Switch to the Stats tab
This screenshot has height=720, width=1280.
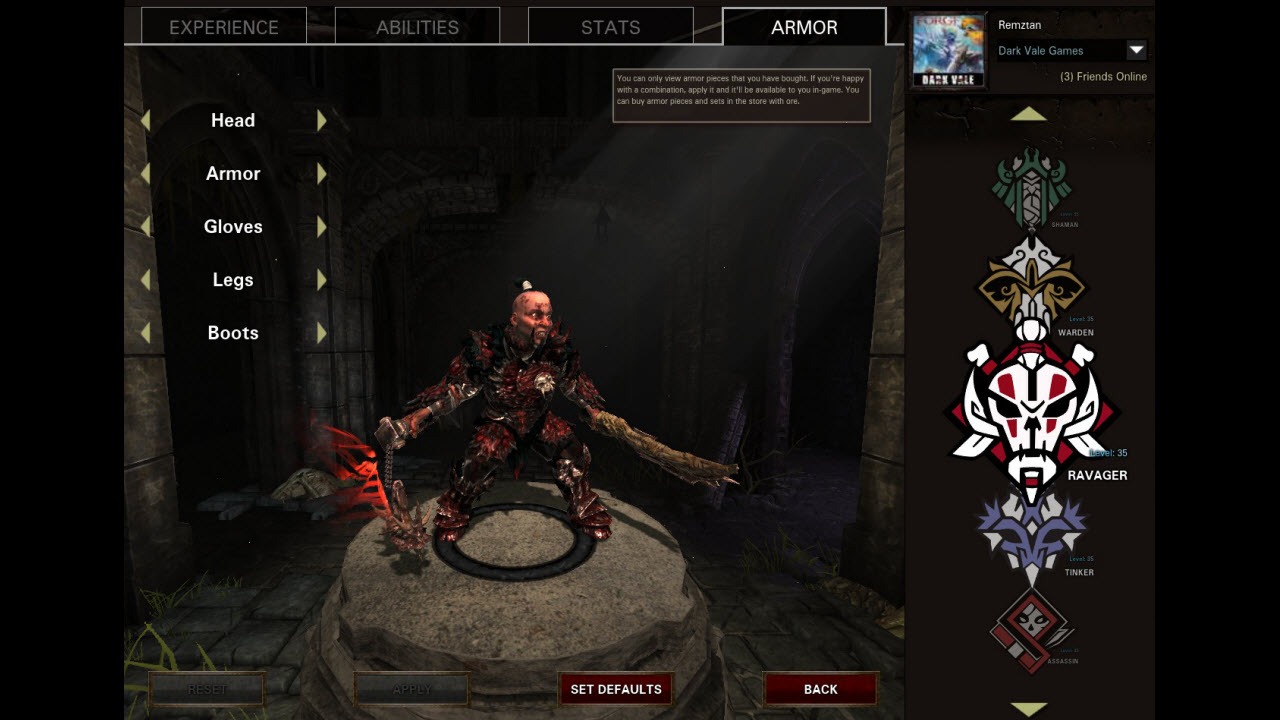pyautogui.click(x=610, y=27)
